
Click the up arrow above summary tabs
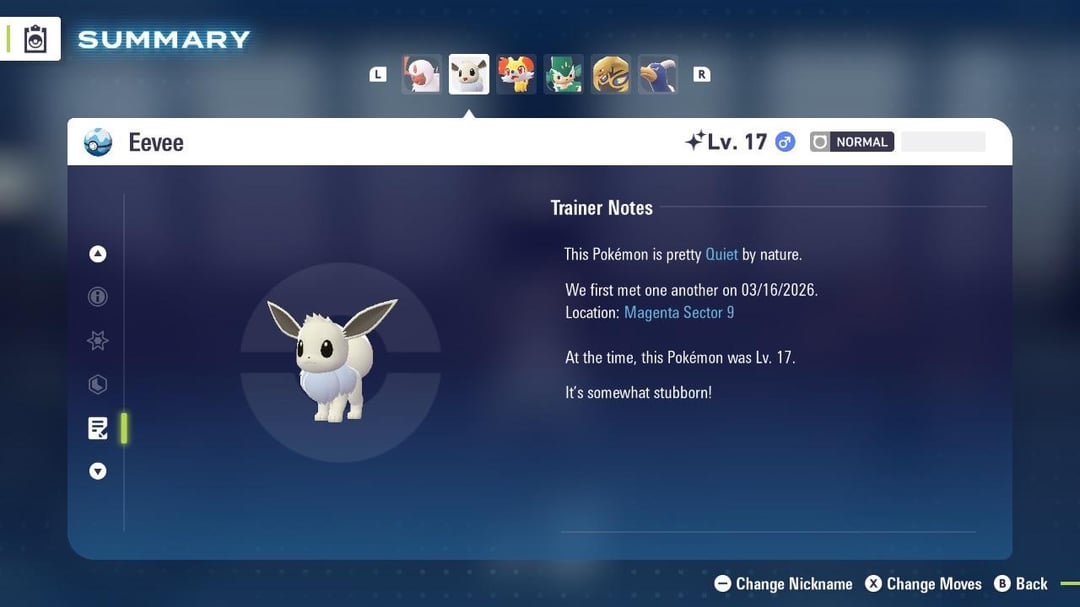pyautogui.click(x=98, y=254)
